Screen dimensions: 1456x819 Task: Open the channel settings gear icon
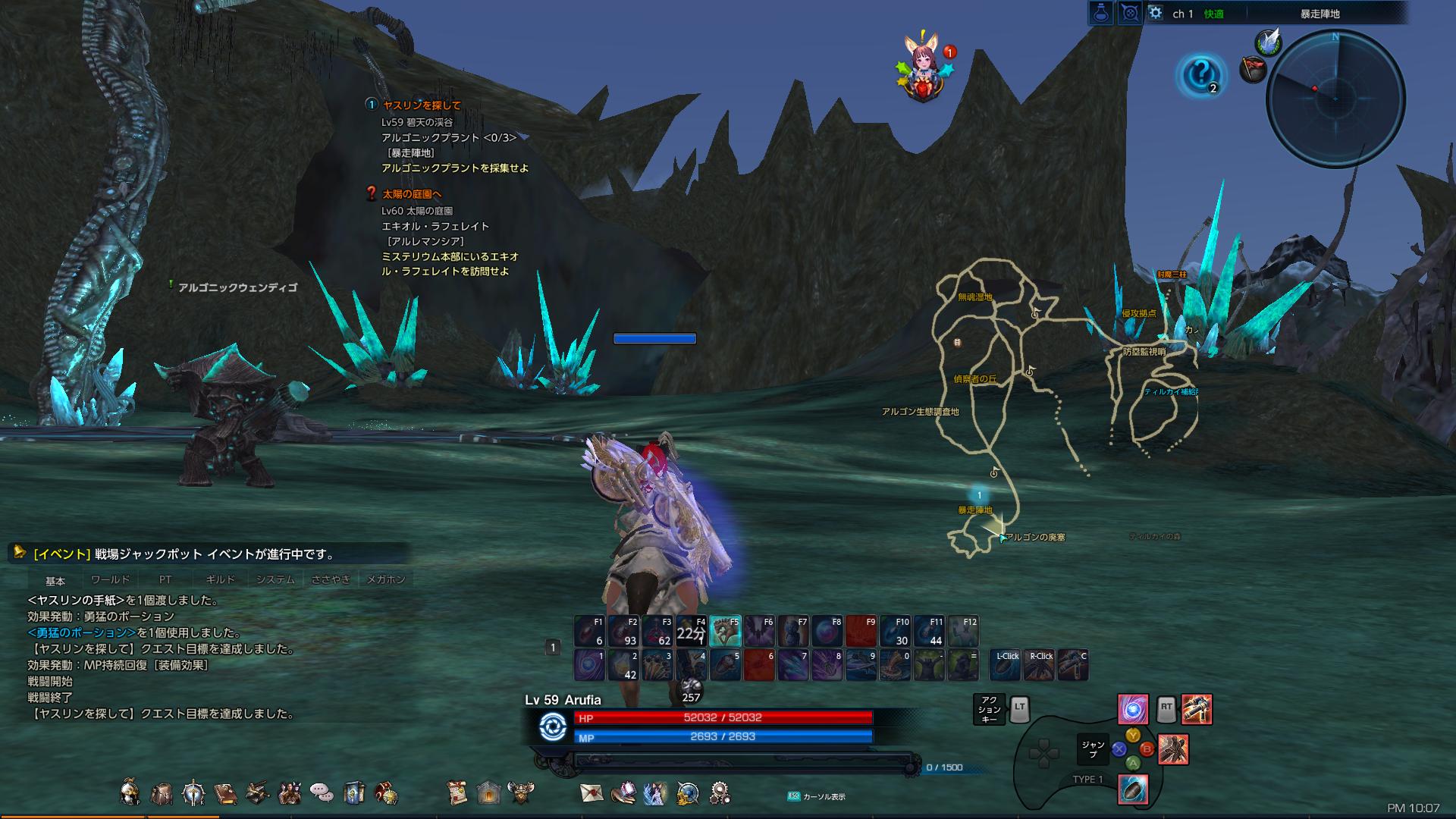(x=1155, y=13)
